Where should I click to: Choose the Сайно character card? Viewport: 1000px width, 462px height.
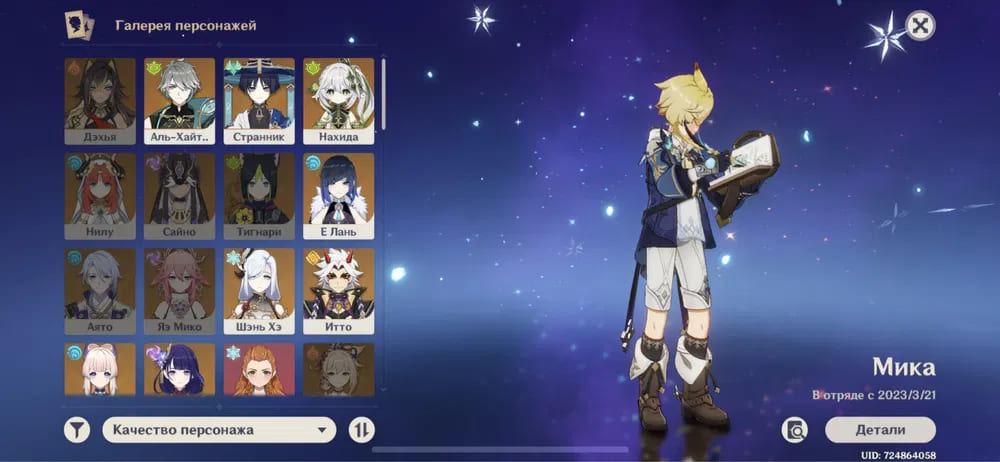pyautogui.click(x=180, y=196)
